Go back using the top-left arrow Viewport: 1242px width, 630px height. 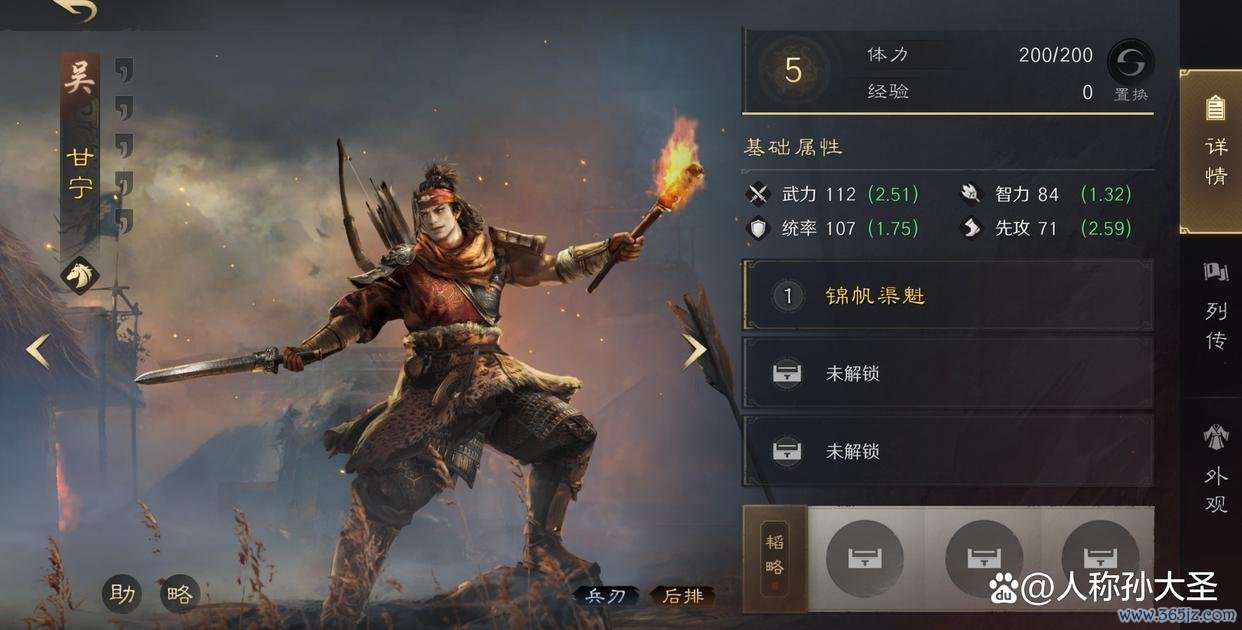click(x=74, y=10)
